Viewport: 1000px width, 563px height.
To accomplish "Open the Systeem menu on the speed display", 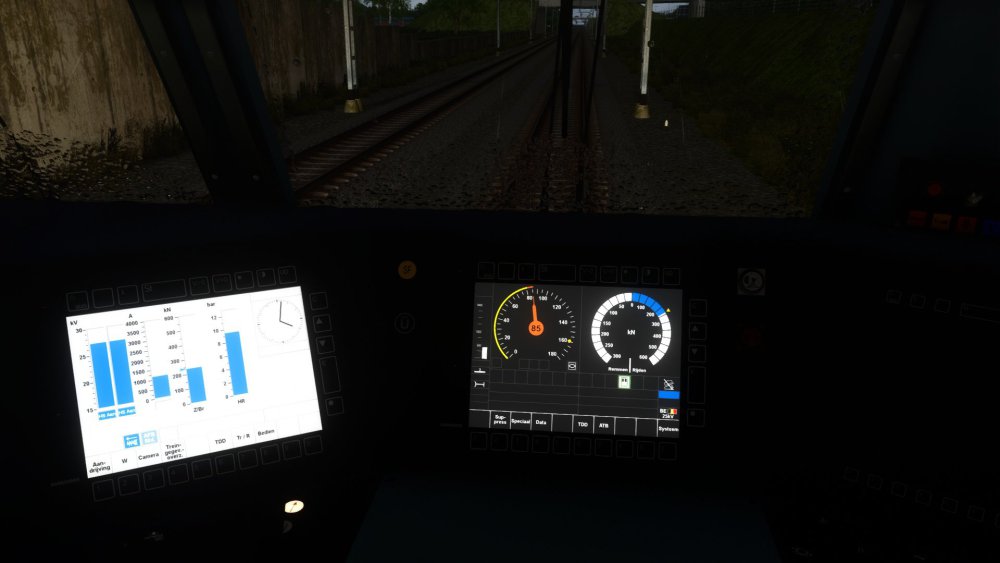I will click(x=667, y=428).
